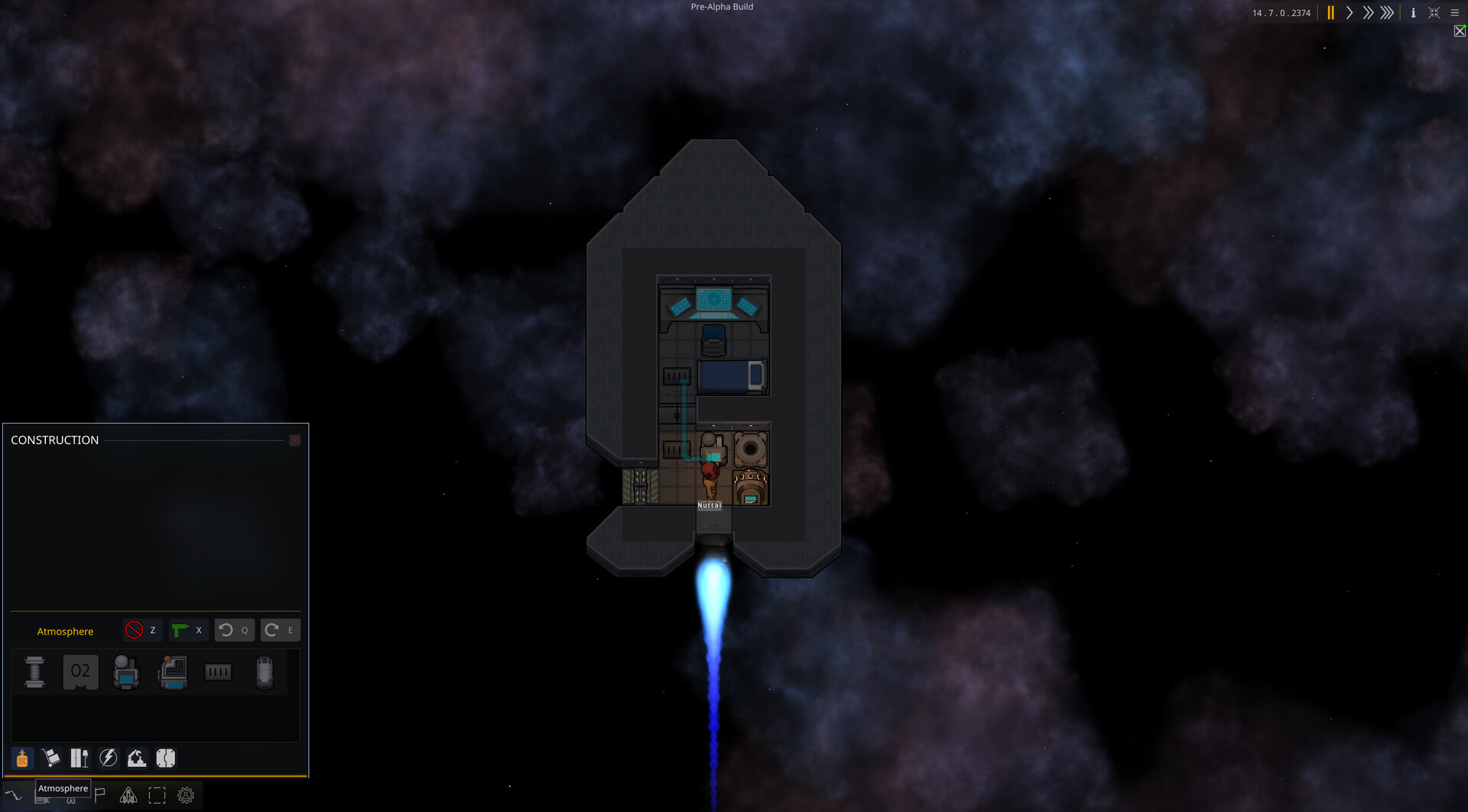
Task: Activate the green build hammer X mode
Action: [x=189, y=630]
